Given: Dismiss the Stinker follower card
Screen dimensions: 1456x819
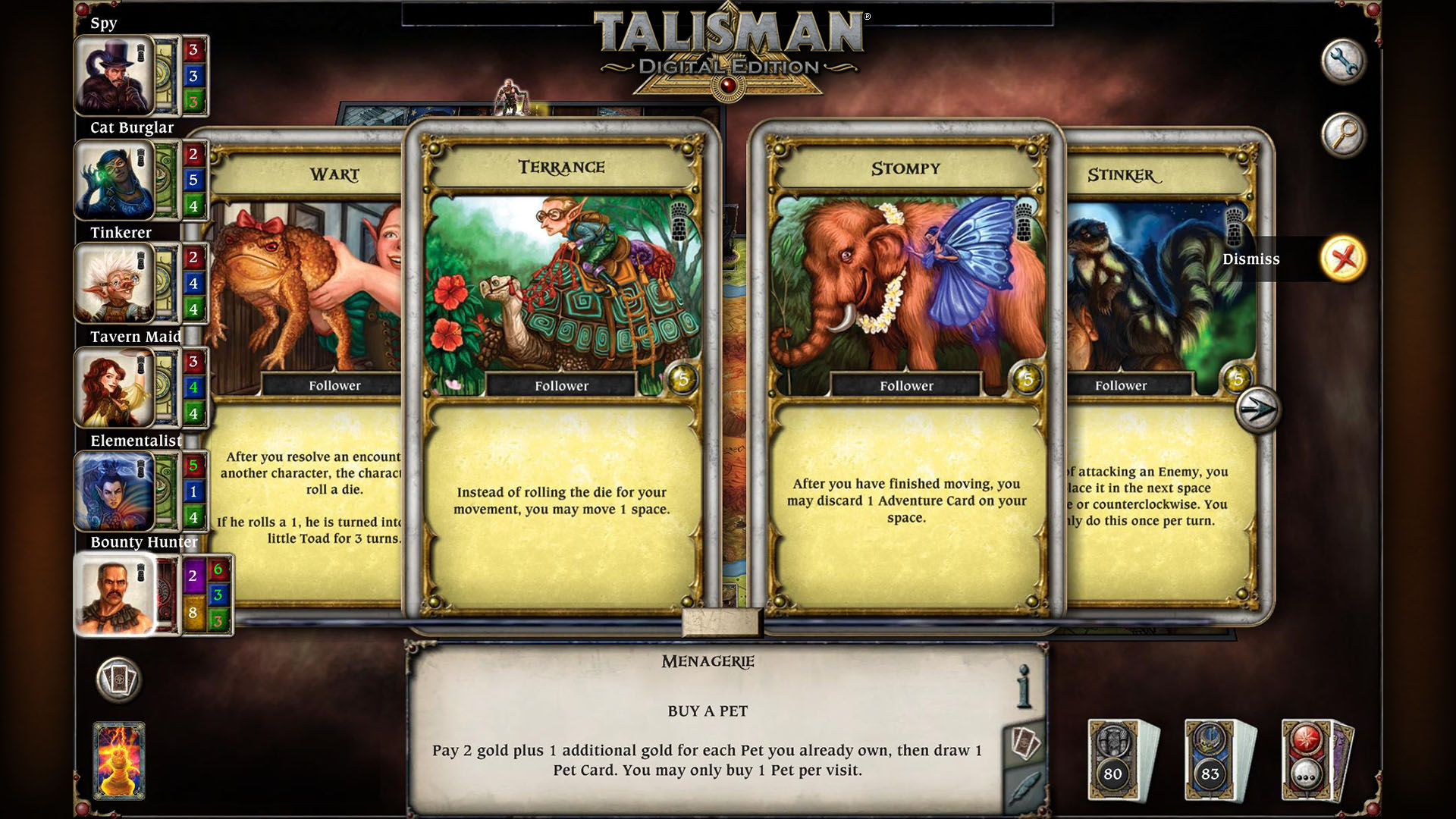Looking at the screenshot, I should 1343,259.
